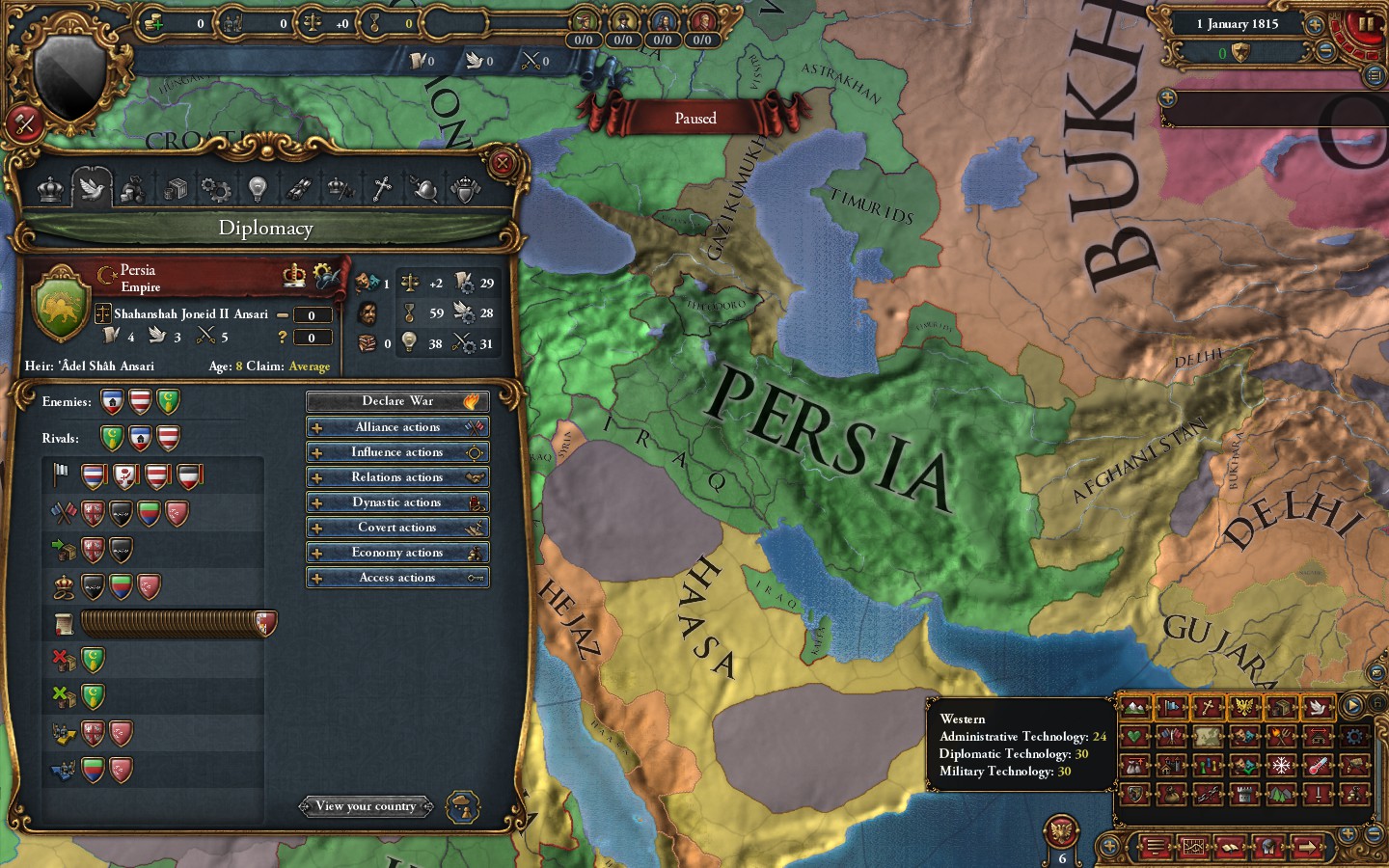Open the imperial map mode golden eagle
The height and width of the screenshot is (868, 1389).
tap(1243, 708)
